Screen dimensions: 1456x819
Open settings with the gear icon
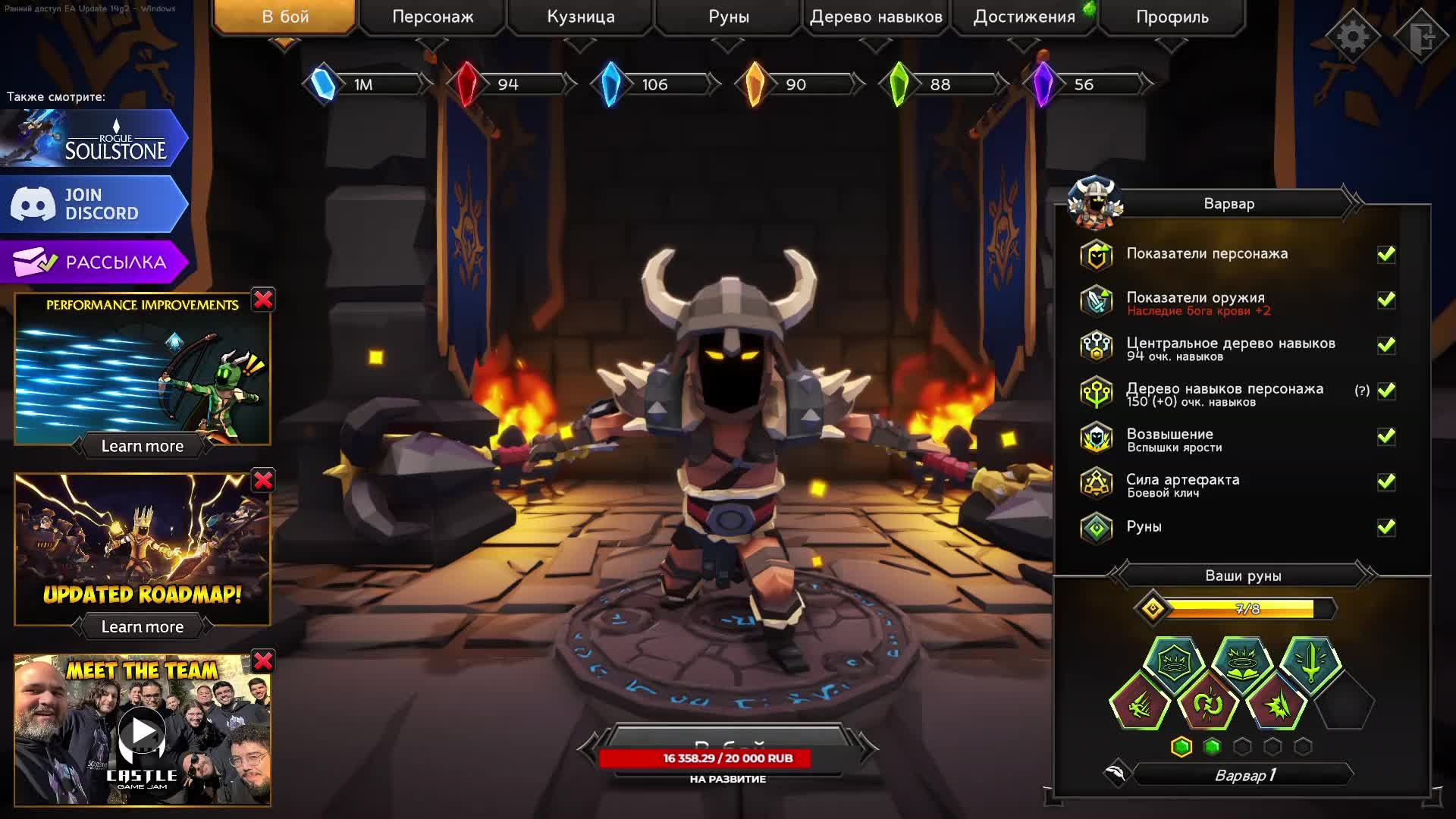1352,36
